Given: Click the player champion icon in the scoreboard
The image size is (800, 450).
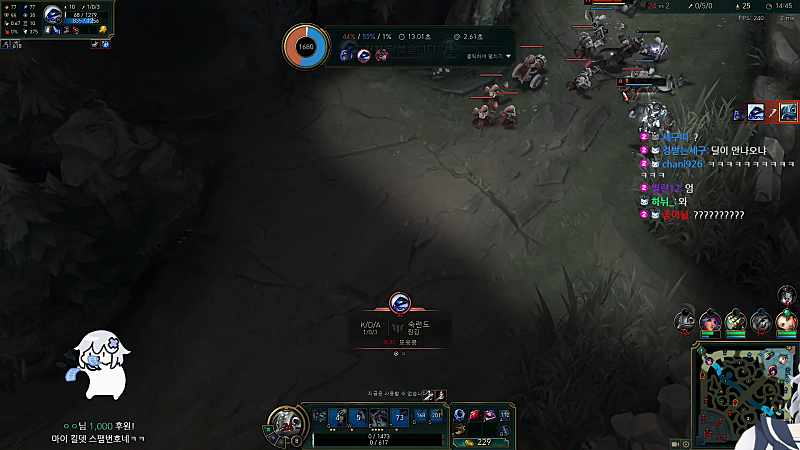Looking at the screenshot, I should point(54,16).
